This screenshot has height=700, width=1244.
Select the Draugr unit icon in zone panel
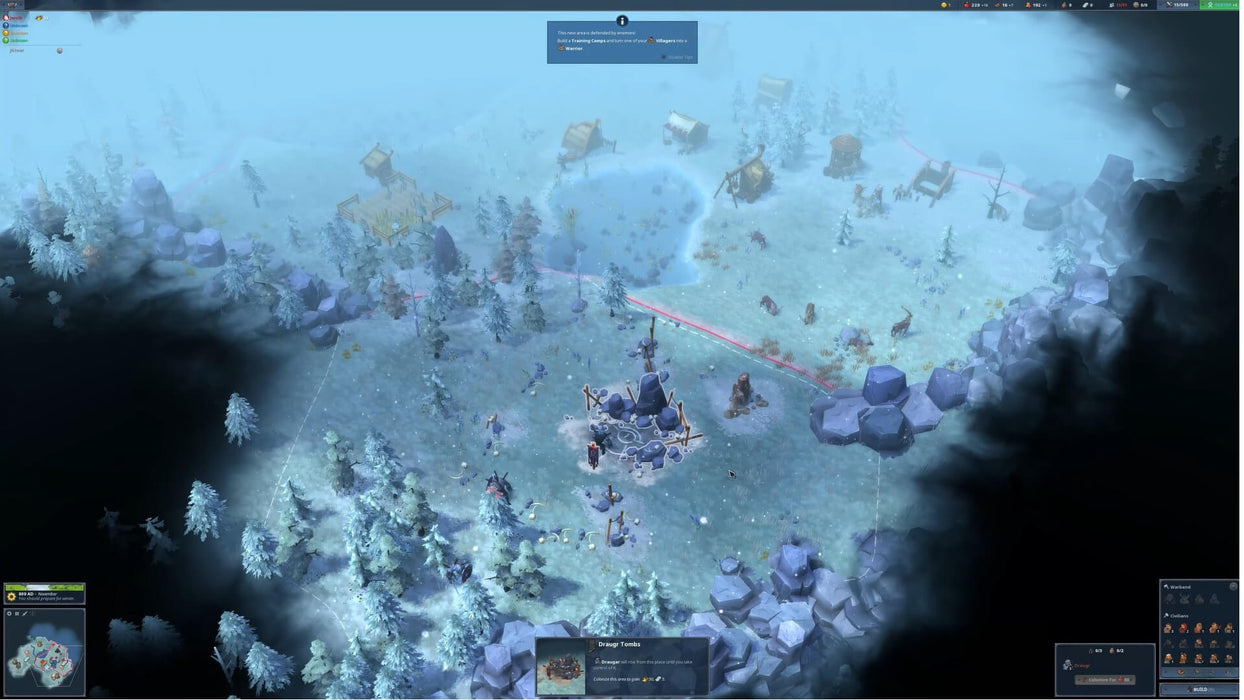[x=1068, y=665]
